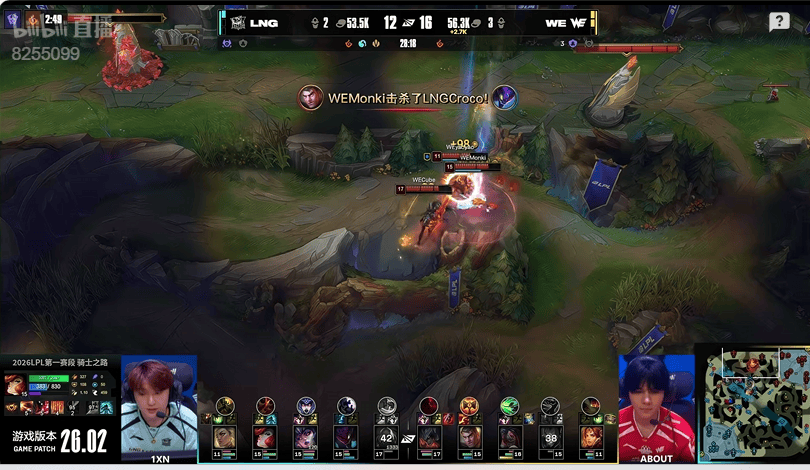Click the LNG team logo on scoreboard
The image size is (810, 470).
(x=239, y=22)
